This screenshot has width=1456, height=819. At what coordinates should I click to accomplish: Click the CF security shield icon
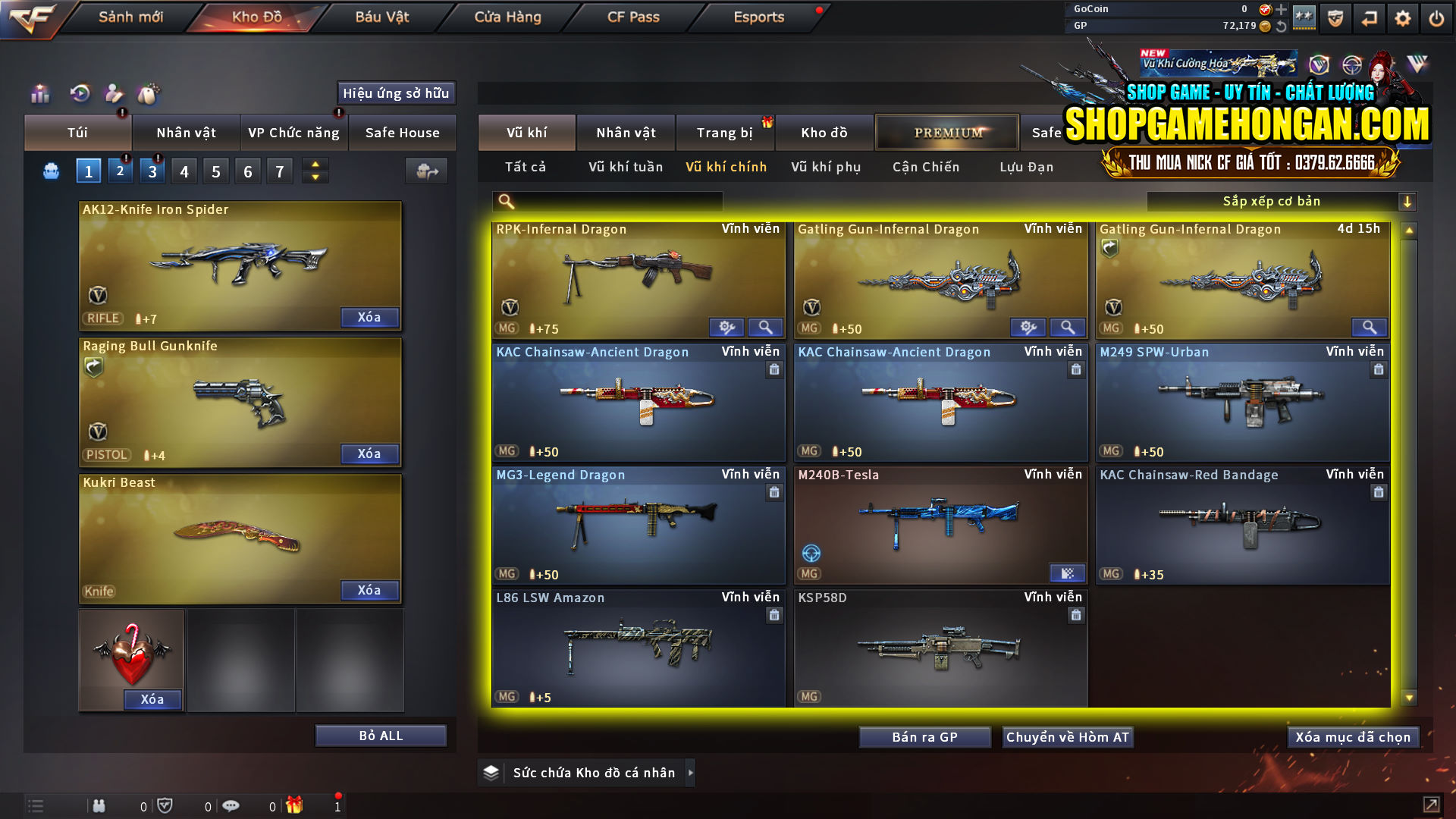tap(1335, 17)
